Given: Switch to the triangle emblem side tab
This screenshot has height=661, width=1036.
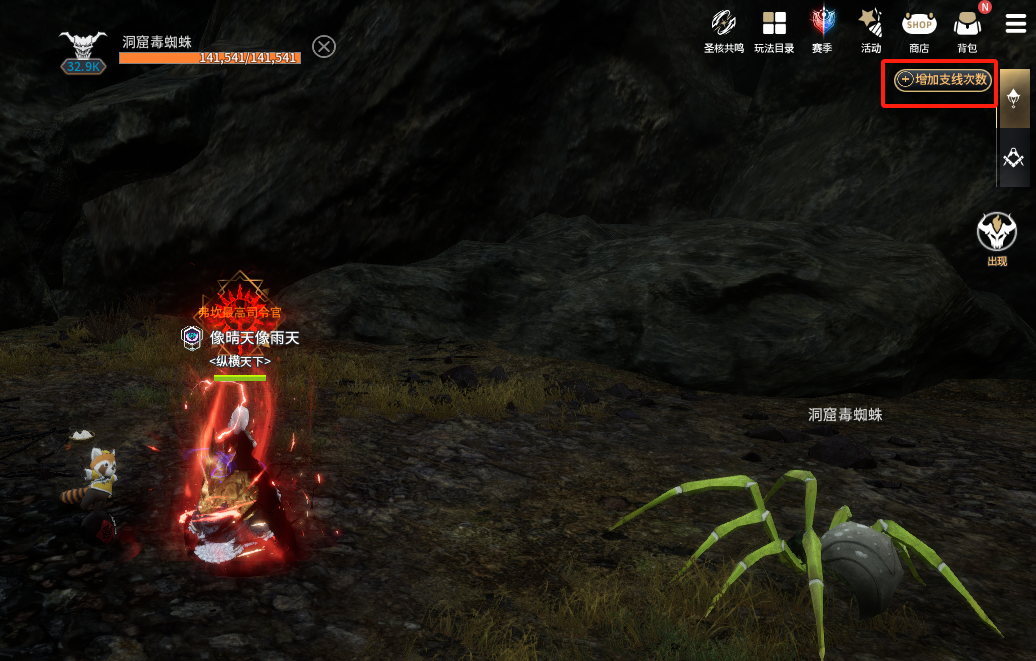Looking at the screenshot, I should pos(1014,158).
